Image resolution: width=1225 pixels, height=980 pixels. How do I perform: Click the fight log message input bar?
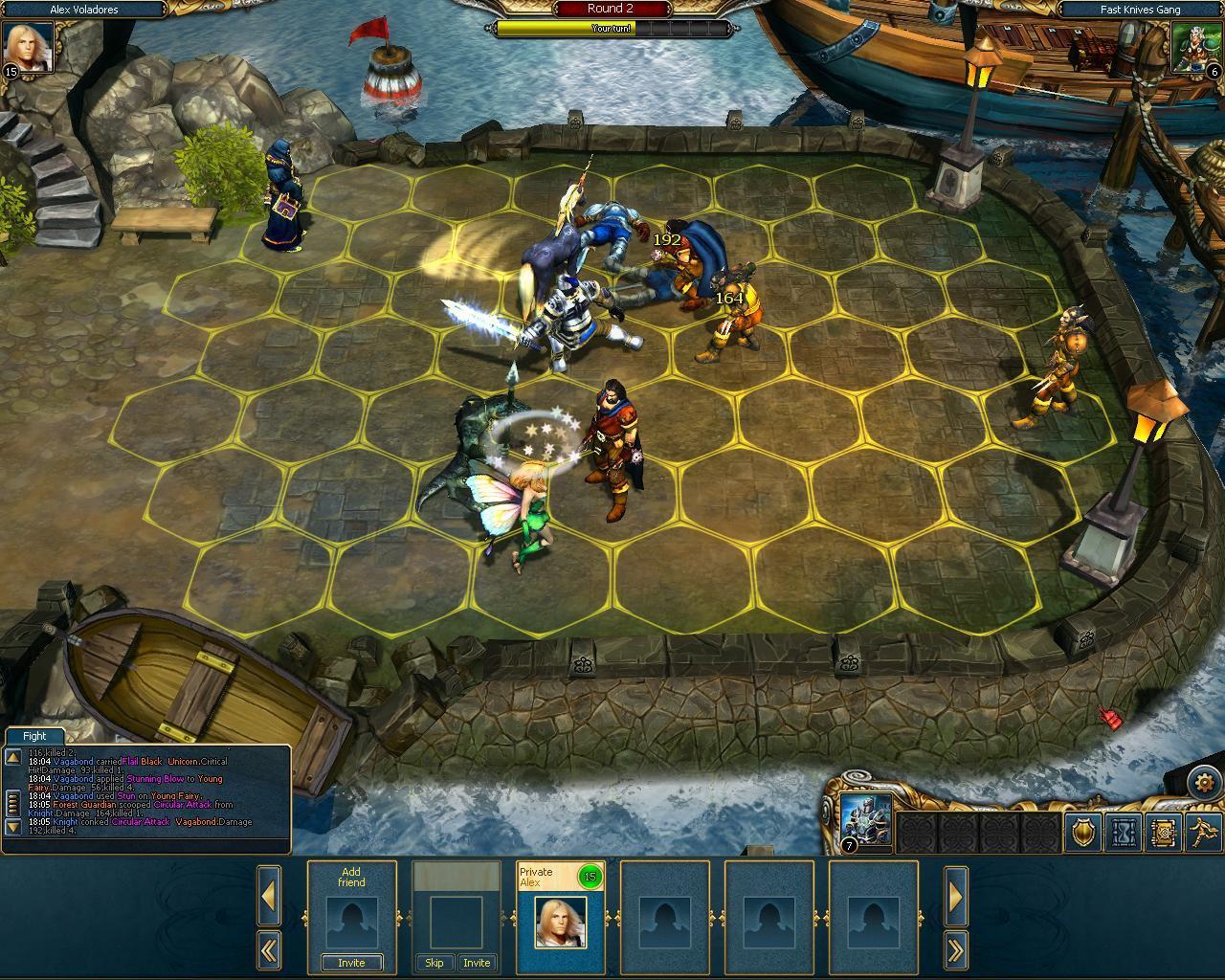click(x=145, y=846)
